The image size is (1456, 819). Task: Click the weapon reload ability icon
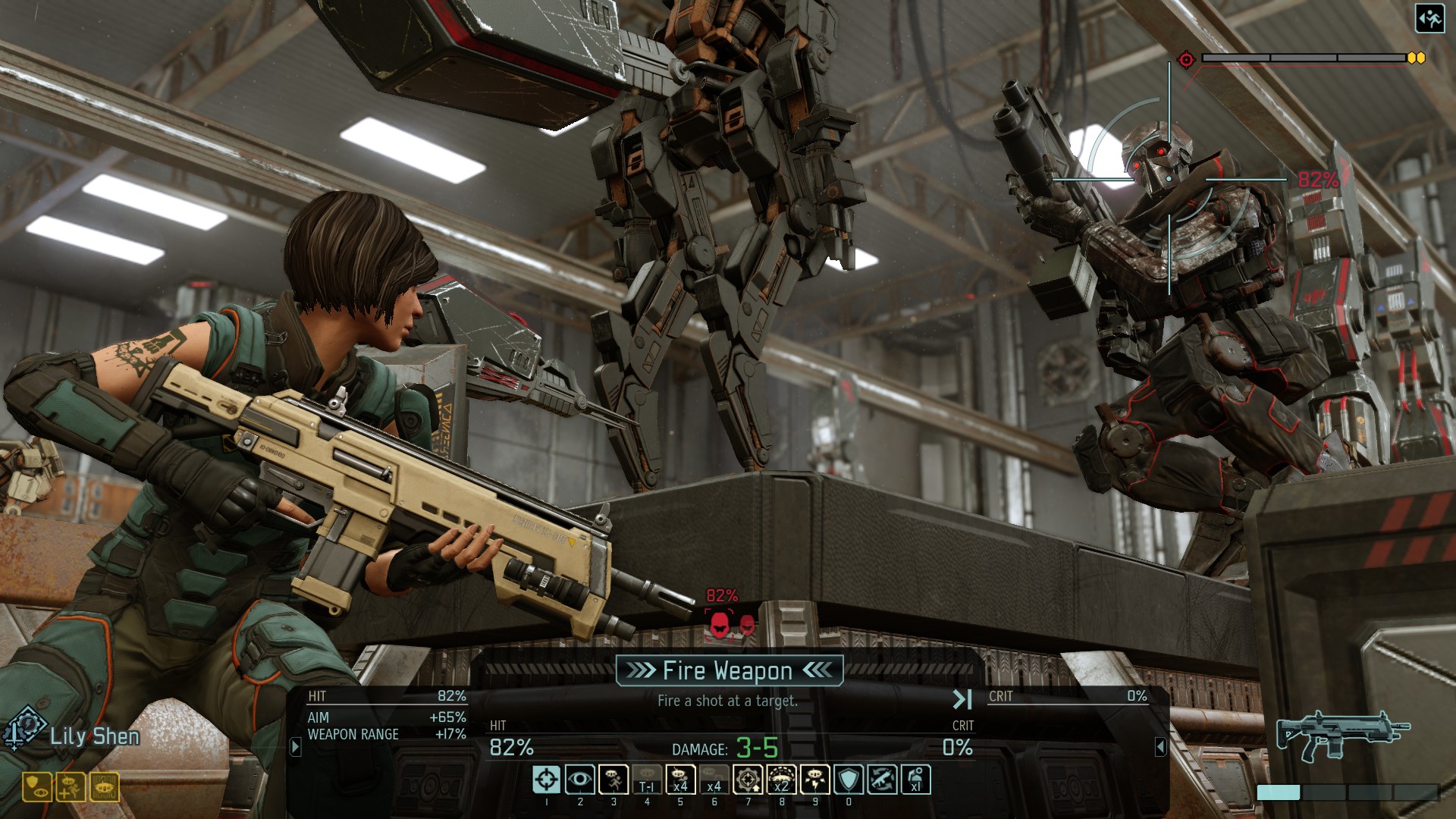point(882,780)
